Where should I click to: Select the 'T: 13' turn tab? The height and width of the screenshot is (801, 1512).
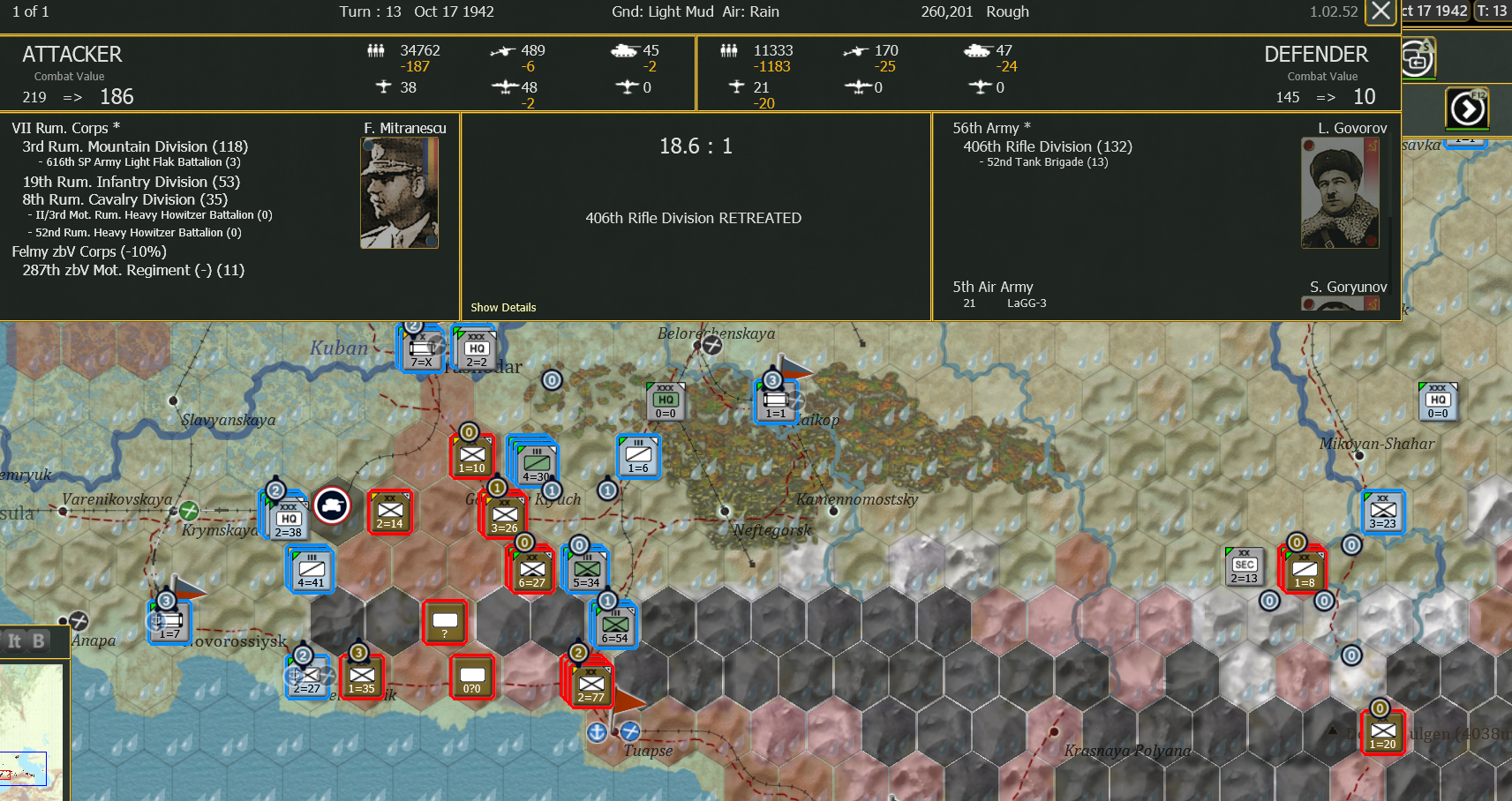(1493, 11)
